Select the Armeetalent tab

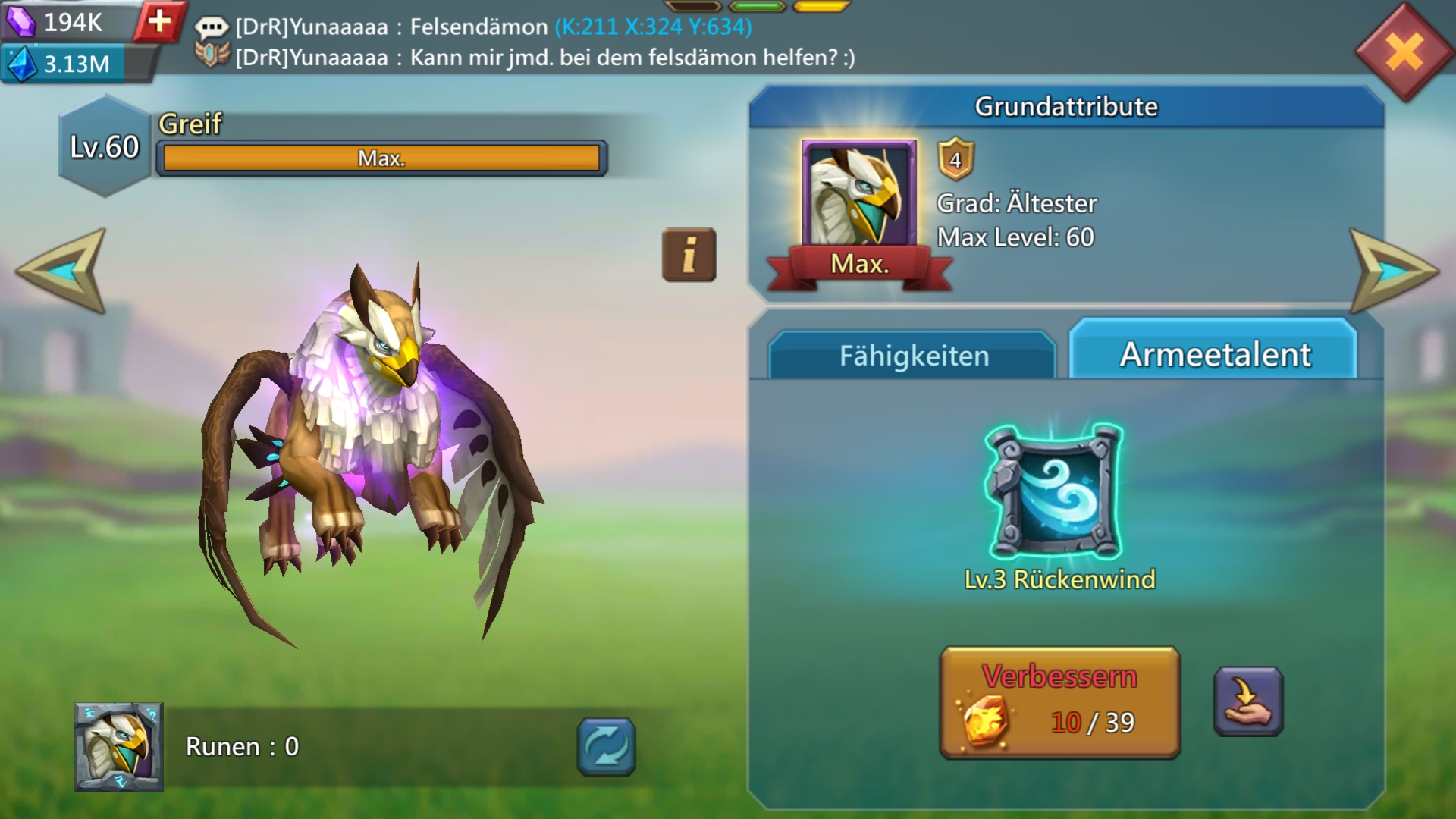click(x=1214, y=354)
